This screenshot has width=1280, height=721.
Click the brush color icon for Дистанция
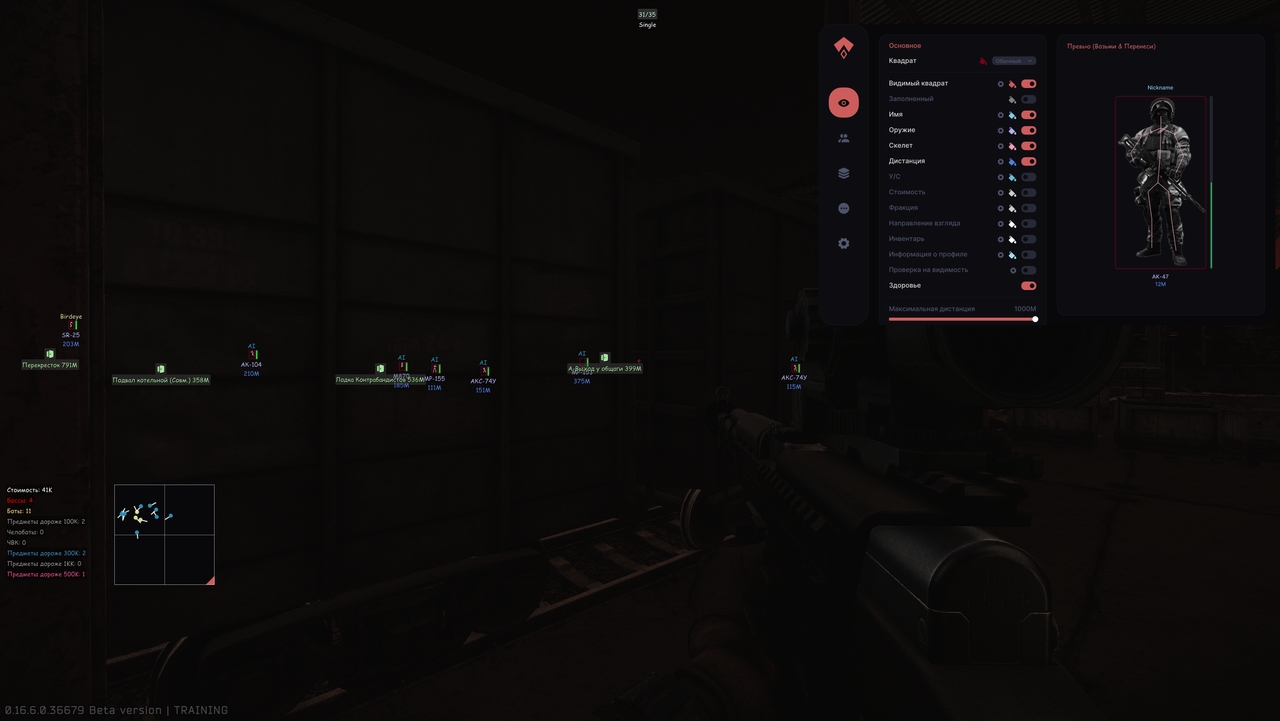click(1013, 161)
